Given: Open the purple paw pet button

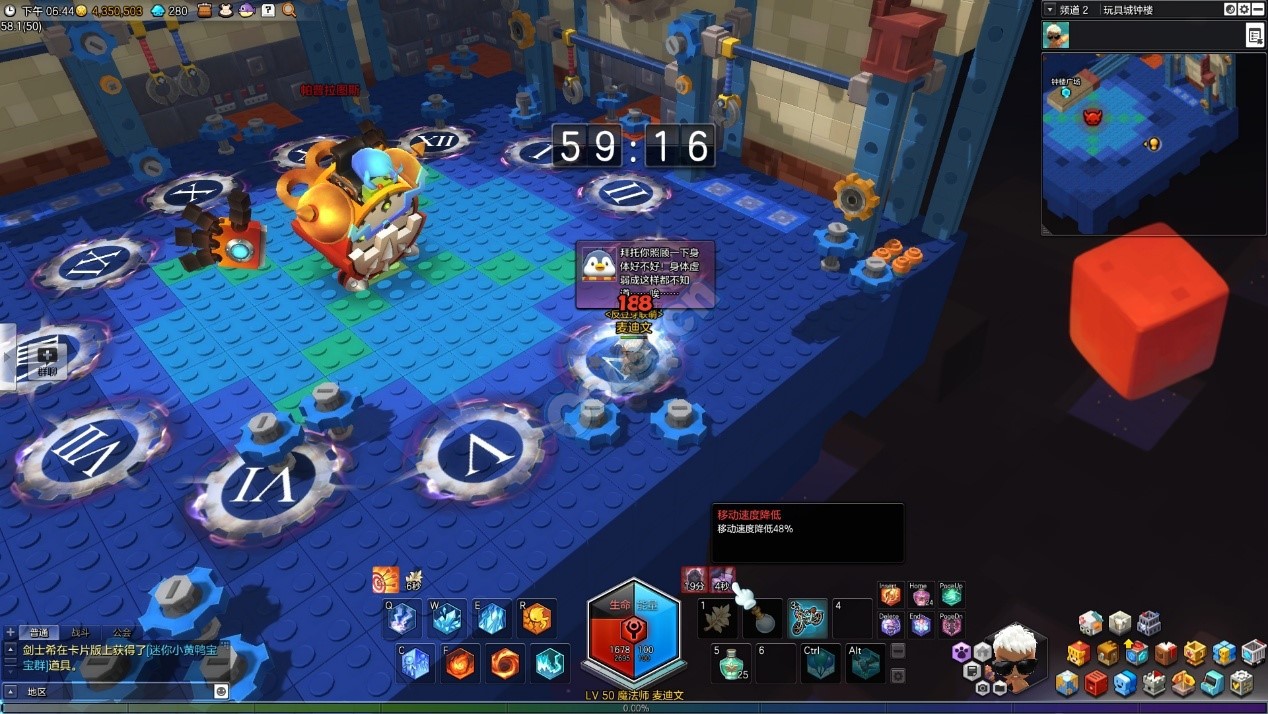Looking at the screenshot, I should 961,652.
